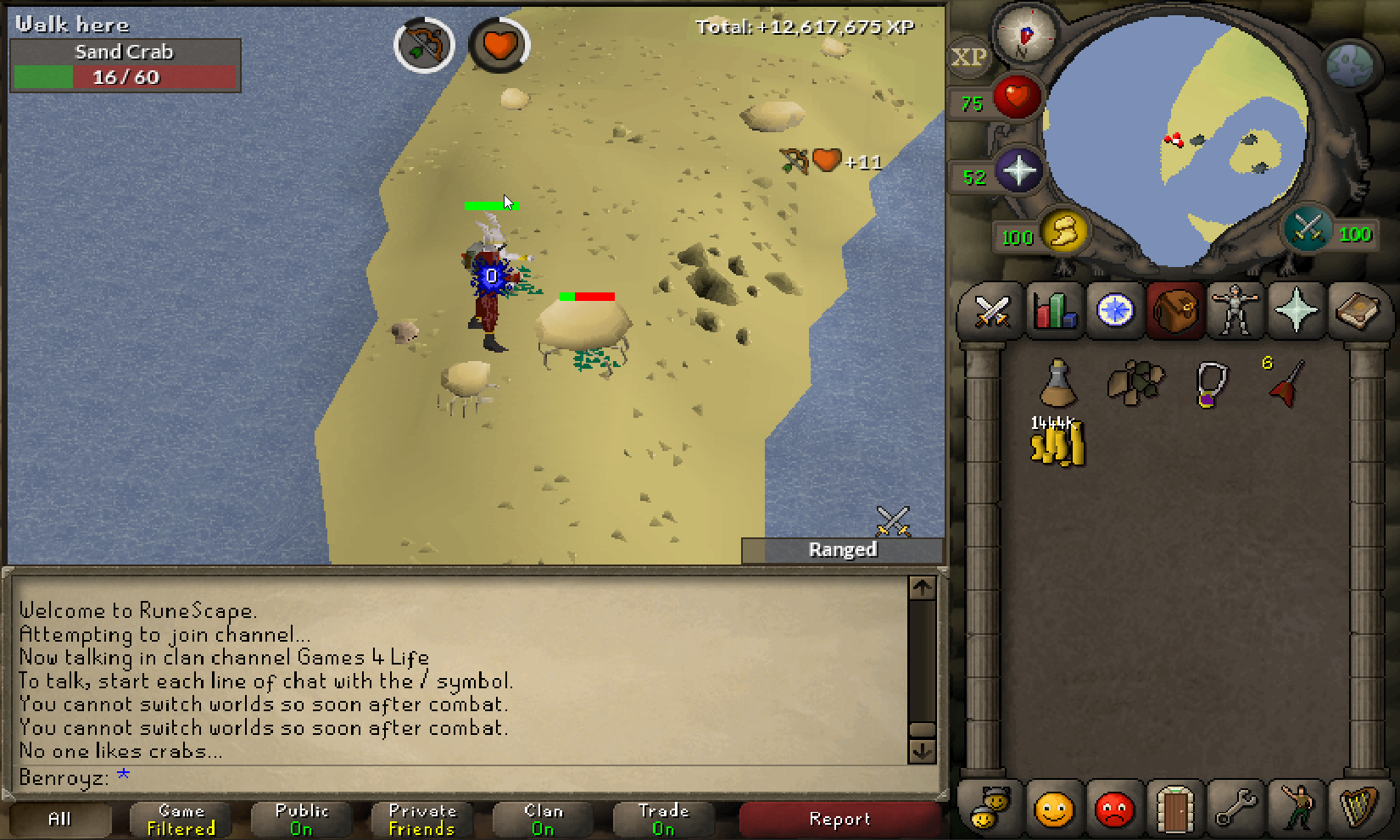Open the Settings wrench tab
The width and height of the screenshot is (1400, 840).
[x=1235, y=808]
